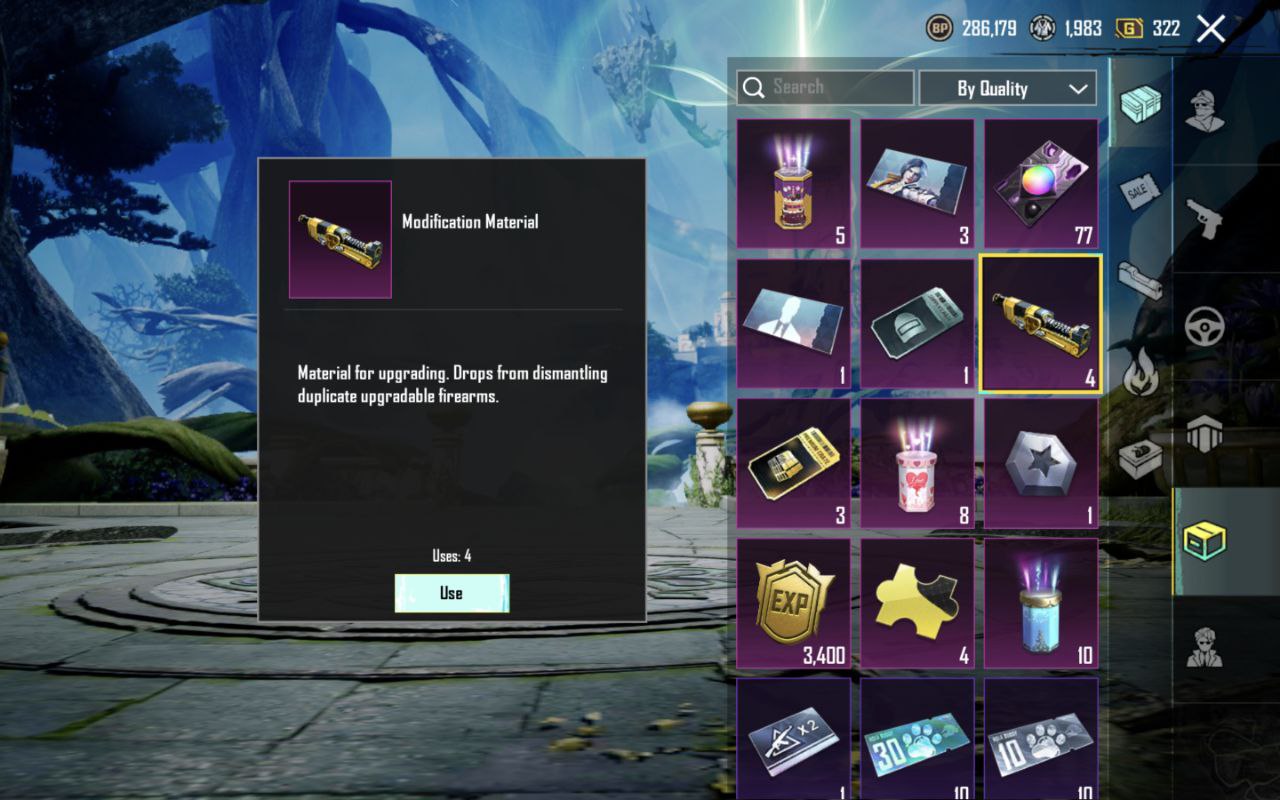1280x800 pixels.
Task: Select the golden Modification Material slot
Action: tap(1040, 324)
